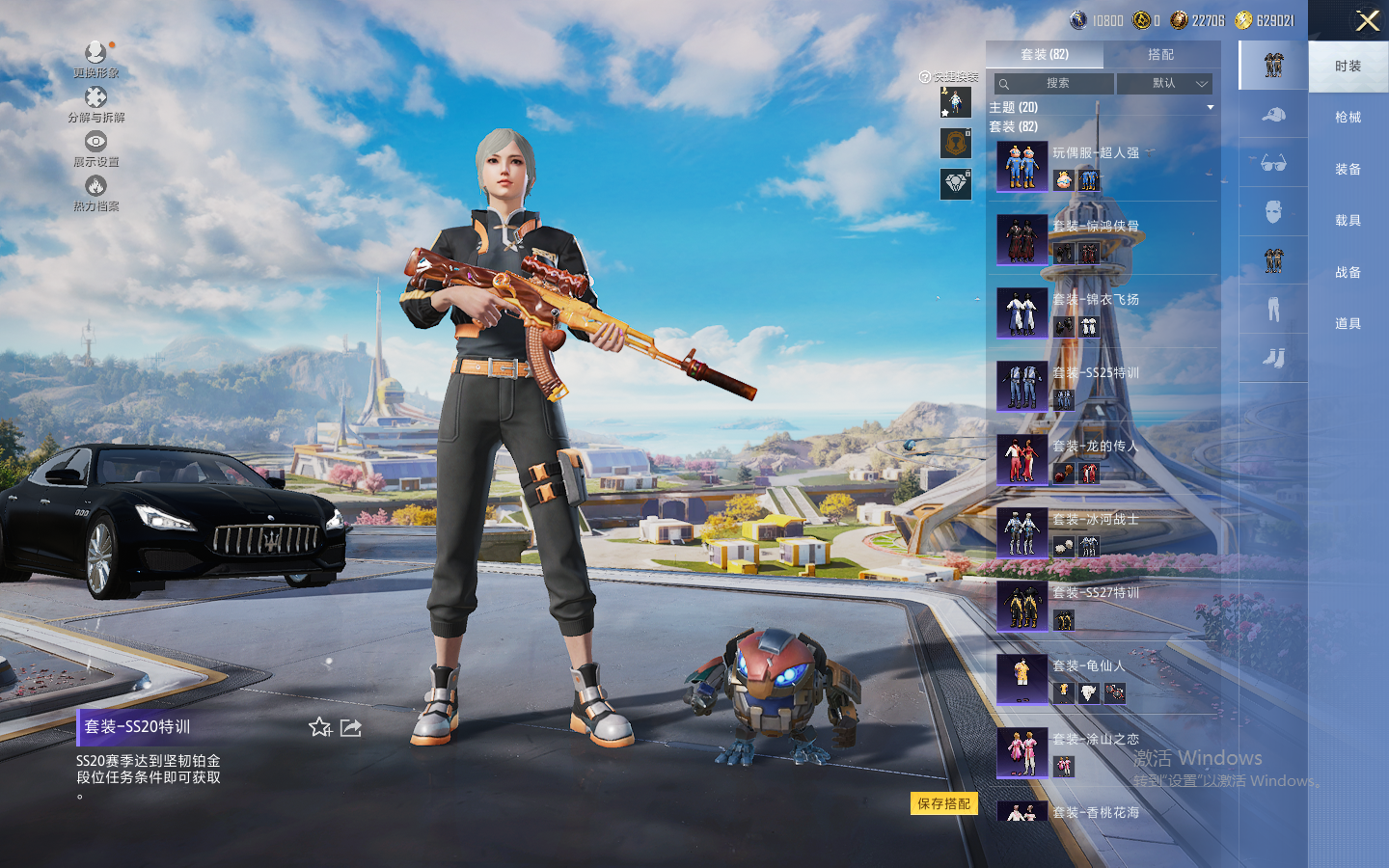Open the 枪械 category
The image size is (1389, 868).
pos(1348,118)
